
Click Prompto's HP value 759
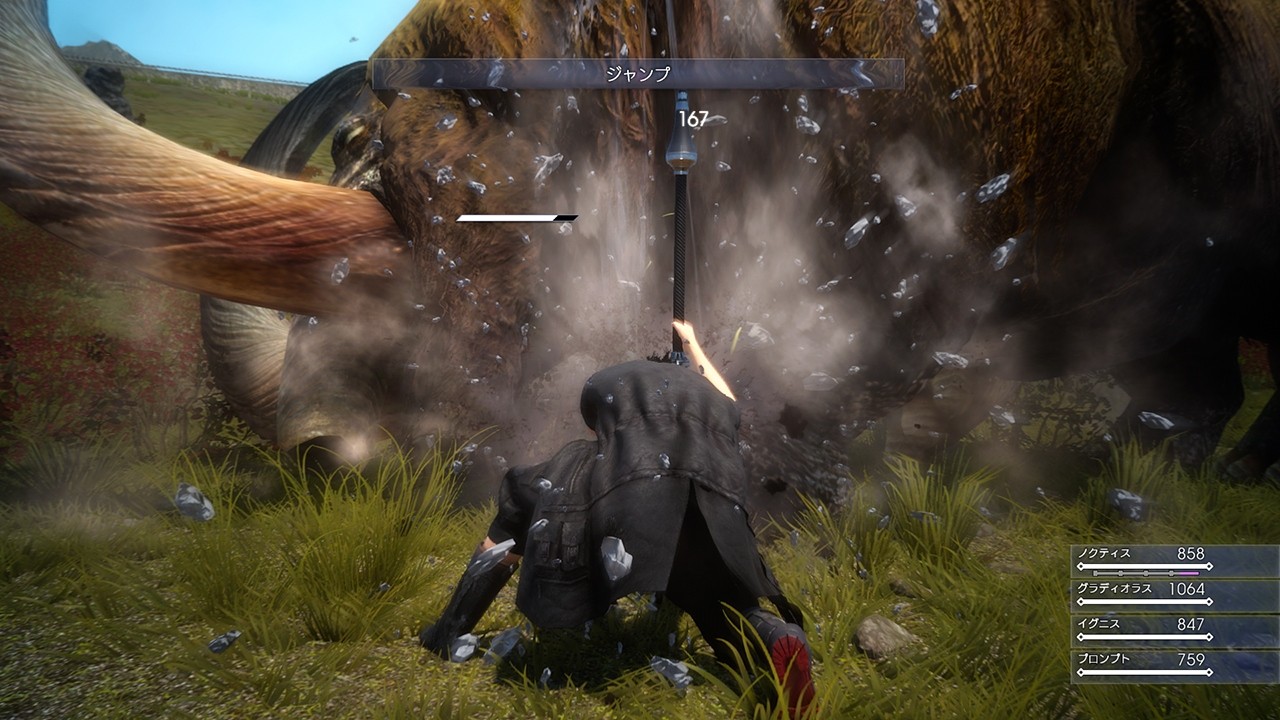click(x=1190, y=657)
